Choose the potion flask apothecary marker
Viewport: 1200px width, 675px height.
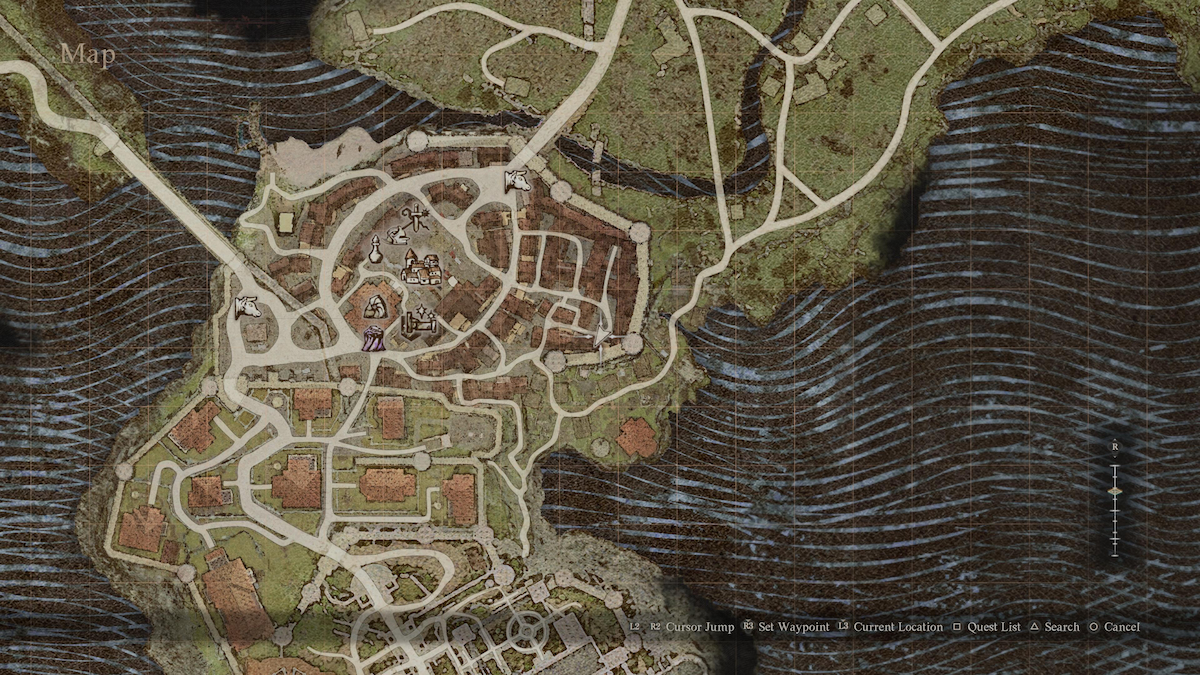(375, 250)
